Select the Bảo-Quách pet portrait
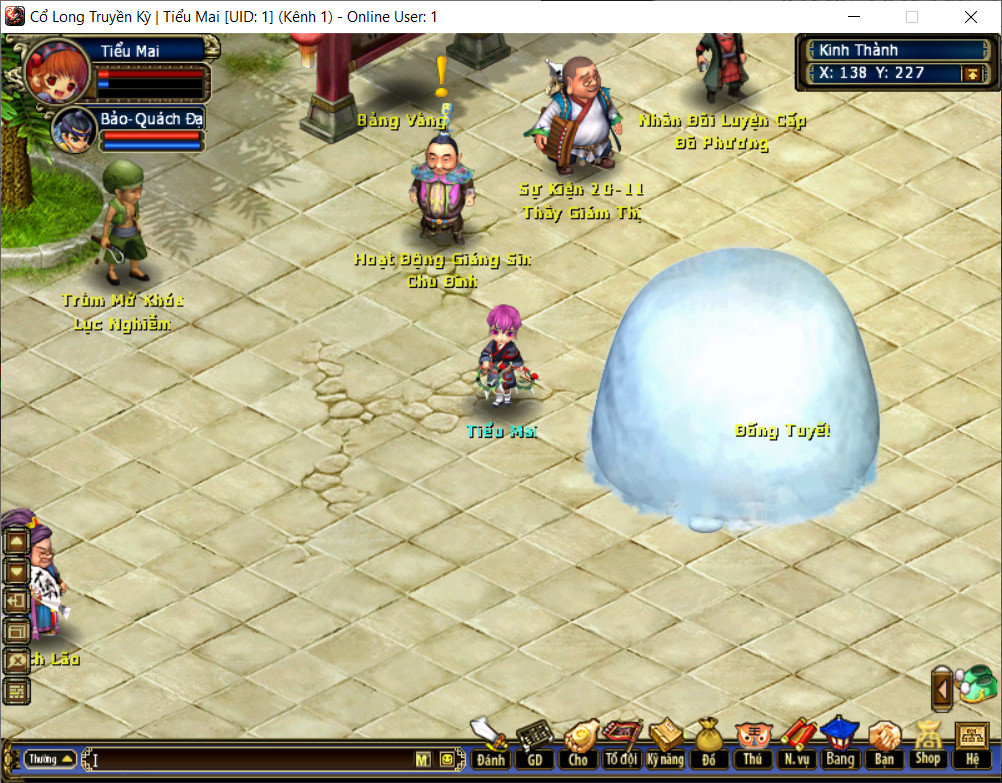1002x783 pixels. click(74, 128)
